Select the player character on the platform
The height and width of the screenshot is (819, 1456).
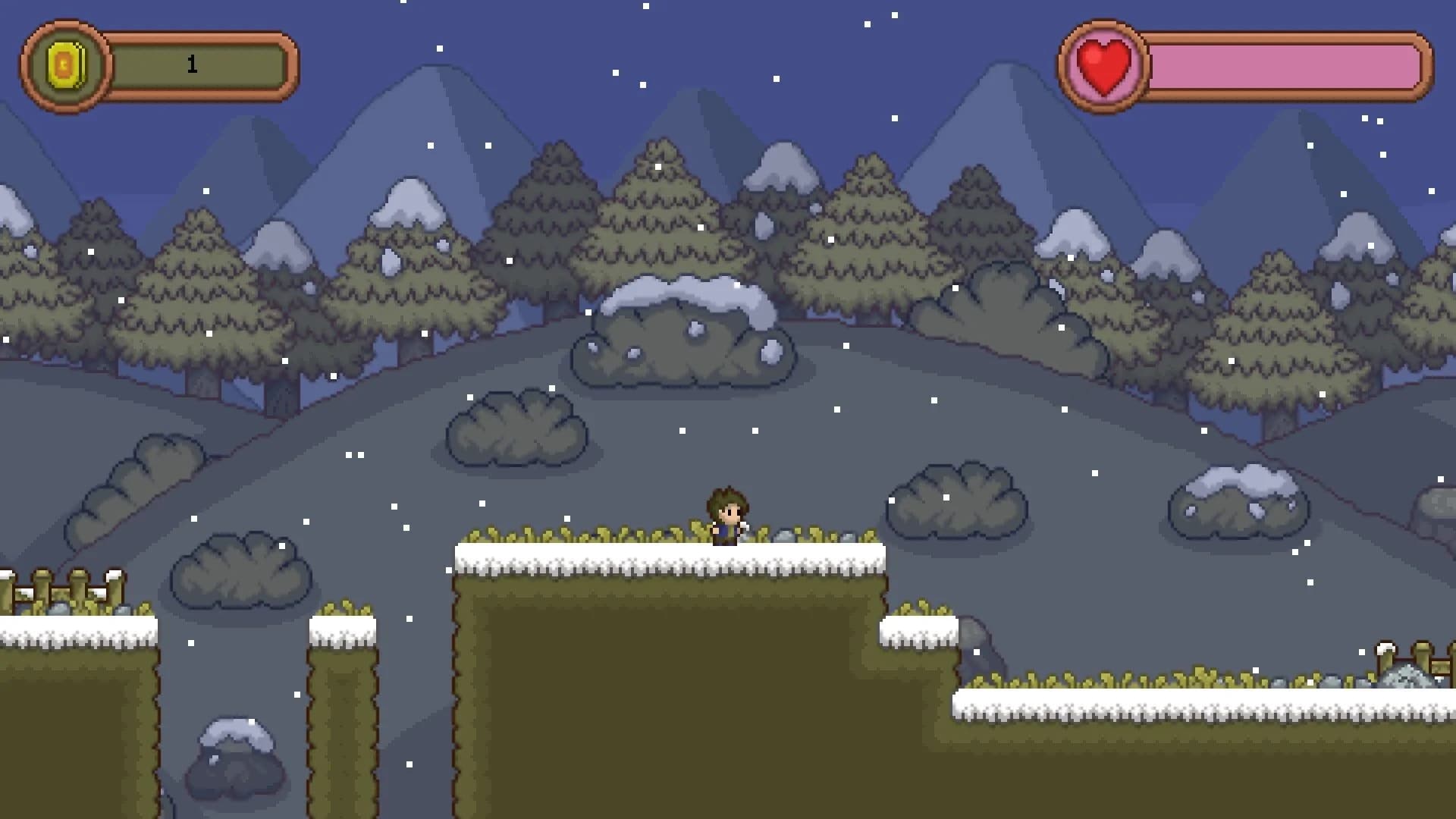pos(726,516)
